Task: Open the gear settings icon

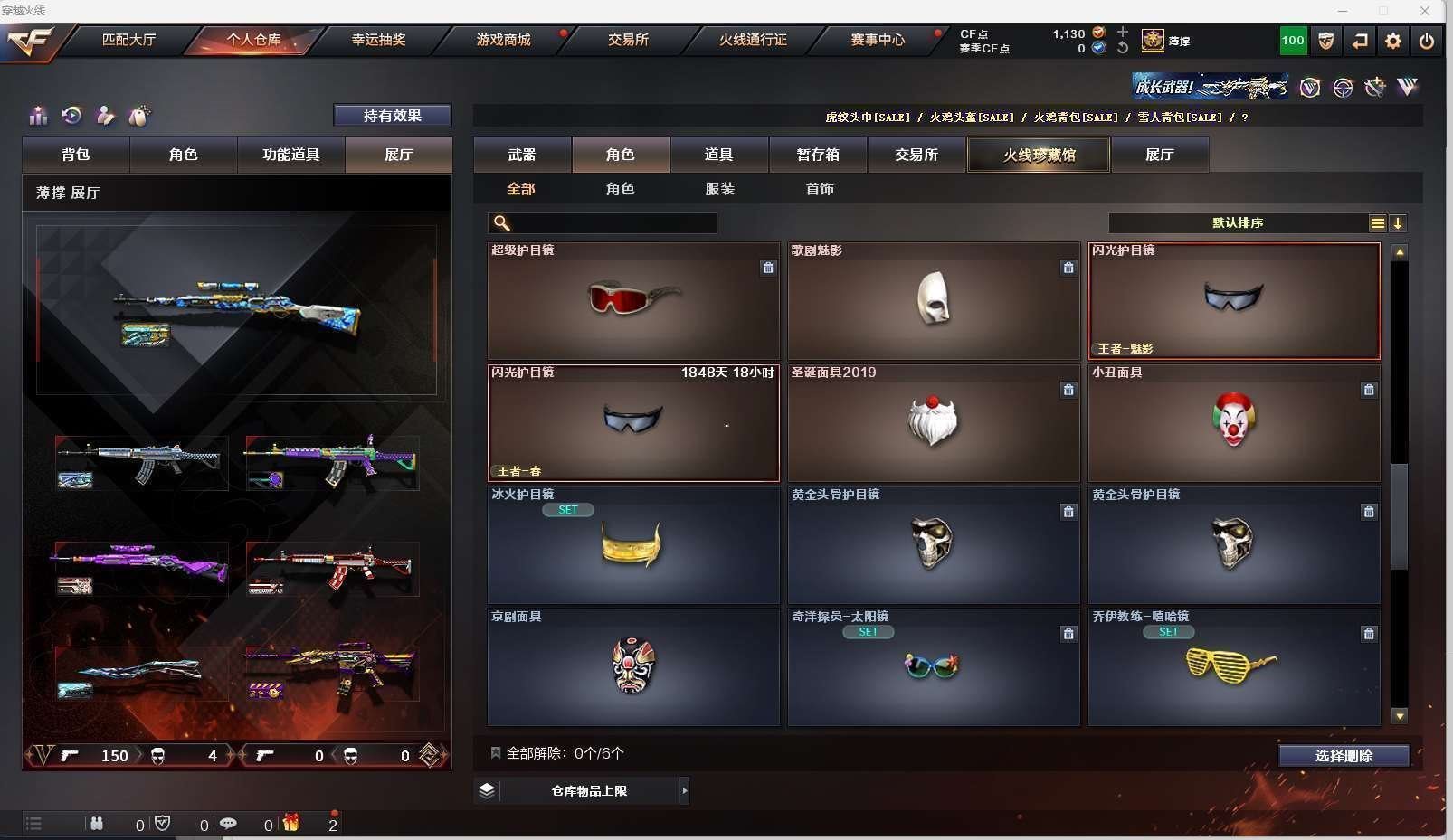Action: pyautogui.click(x=1392, y=41)
